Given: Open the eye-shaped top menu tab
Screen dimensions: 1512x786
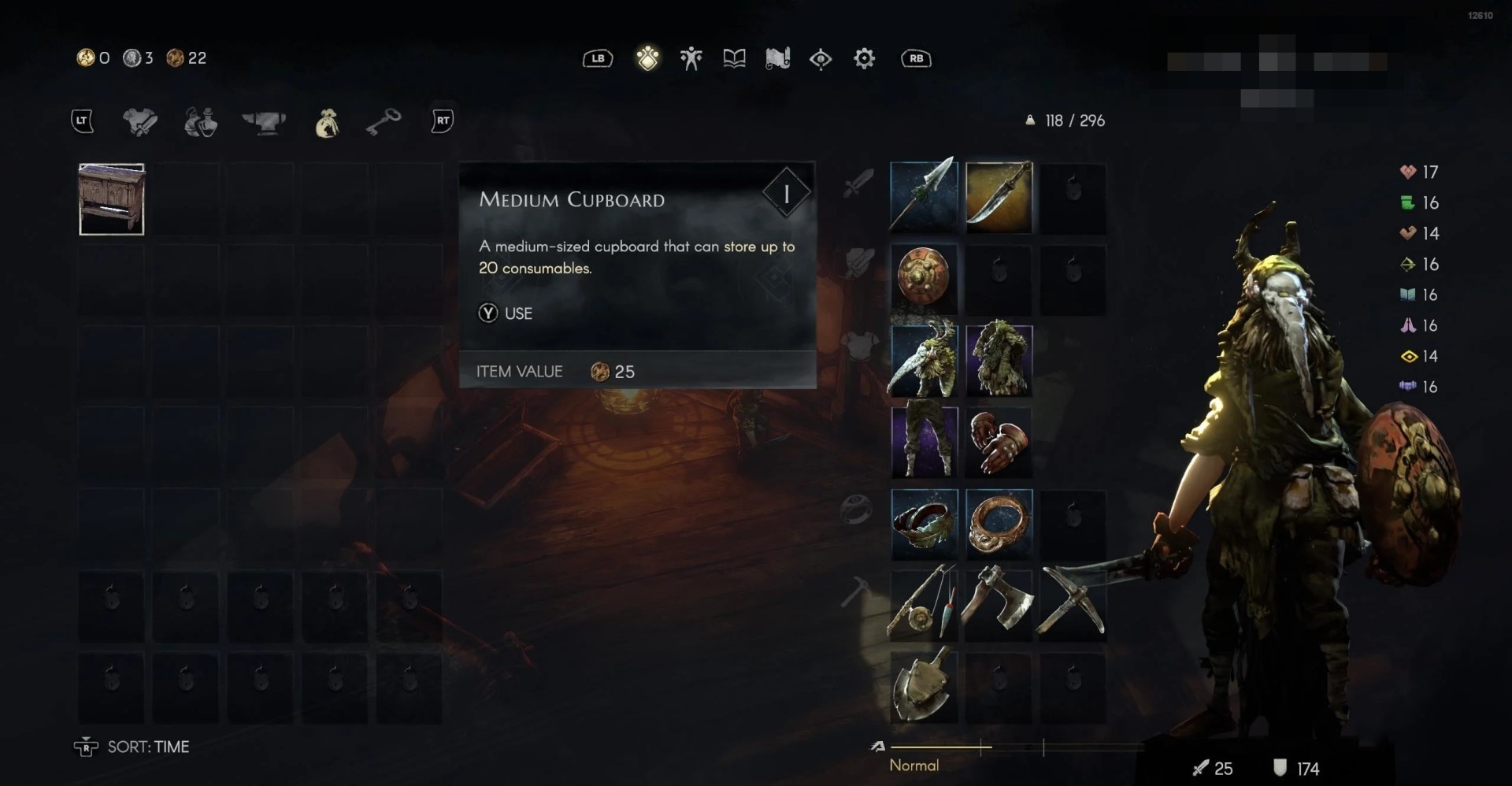Looking at the screenshot, I should tap(821, 58).
